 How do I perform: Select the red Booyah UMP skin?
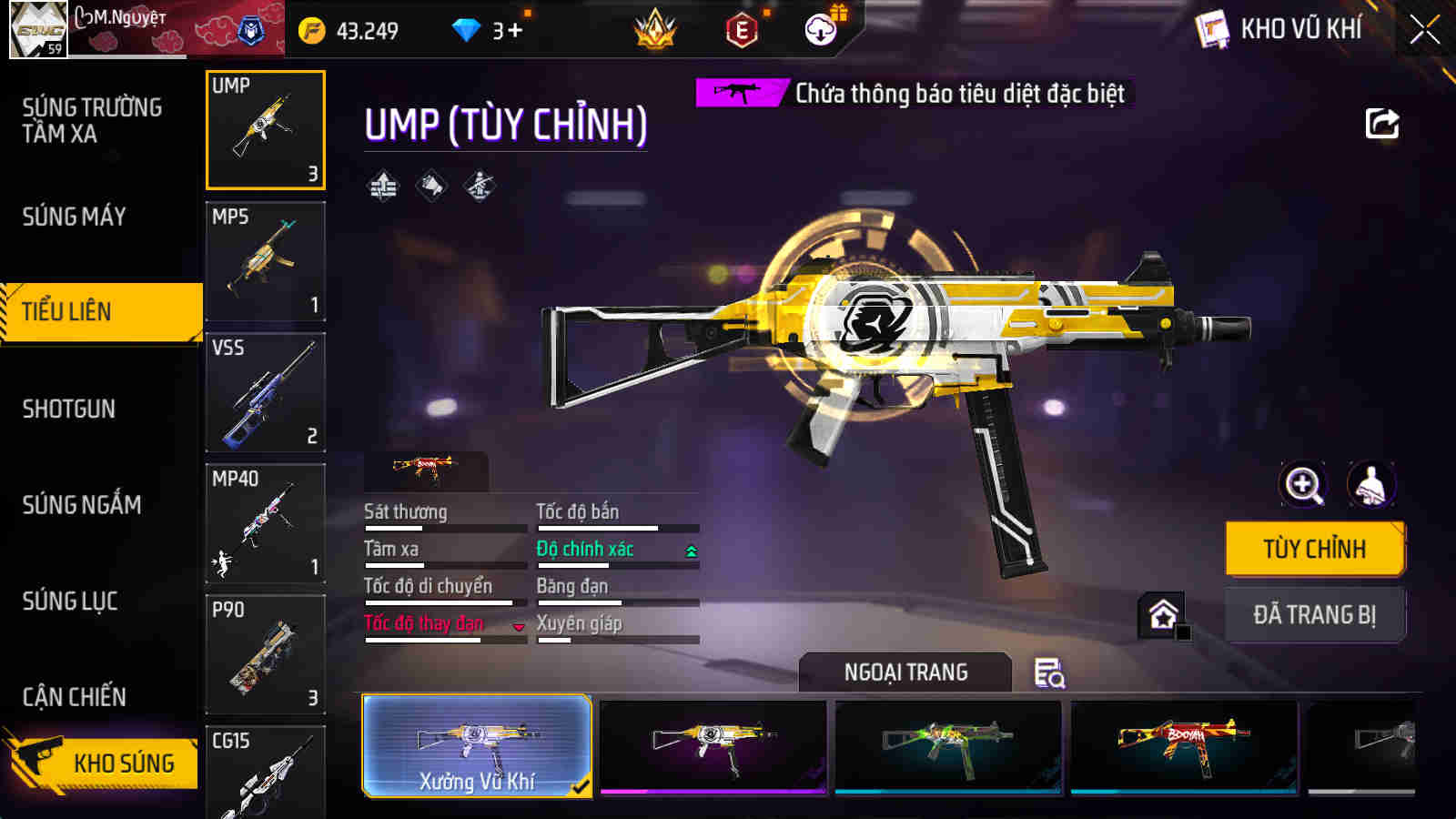tap(1184, 746)
